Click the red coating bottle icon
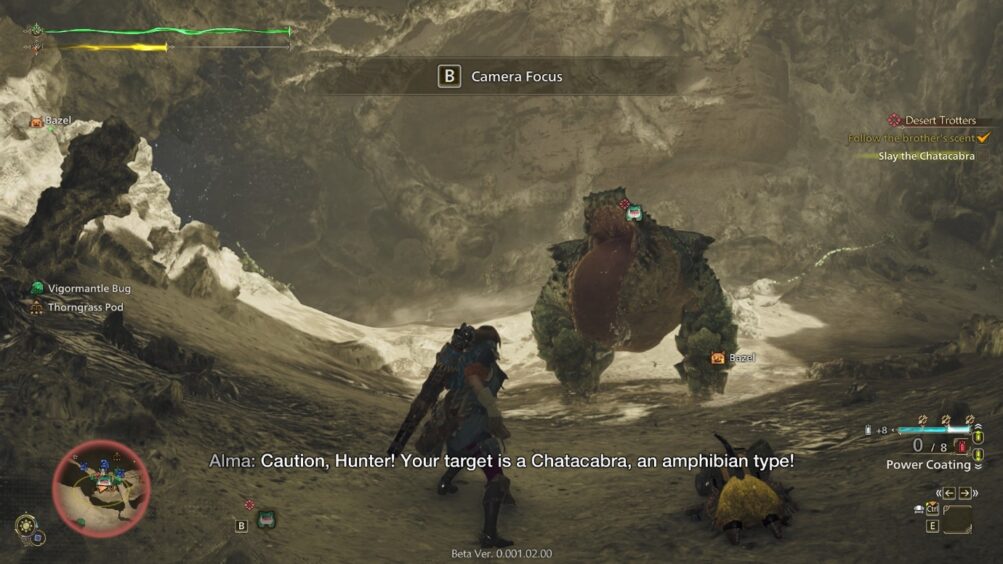Screen dimensions: 1003x564 (x=962, y=446)
